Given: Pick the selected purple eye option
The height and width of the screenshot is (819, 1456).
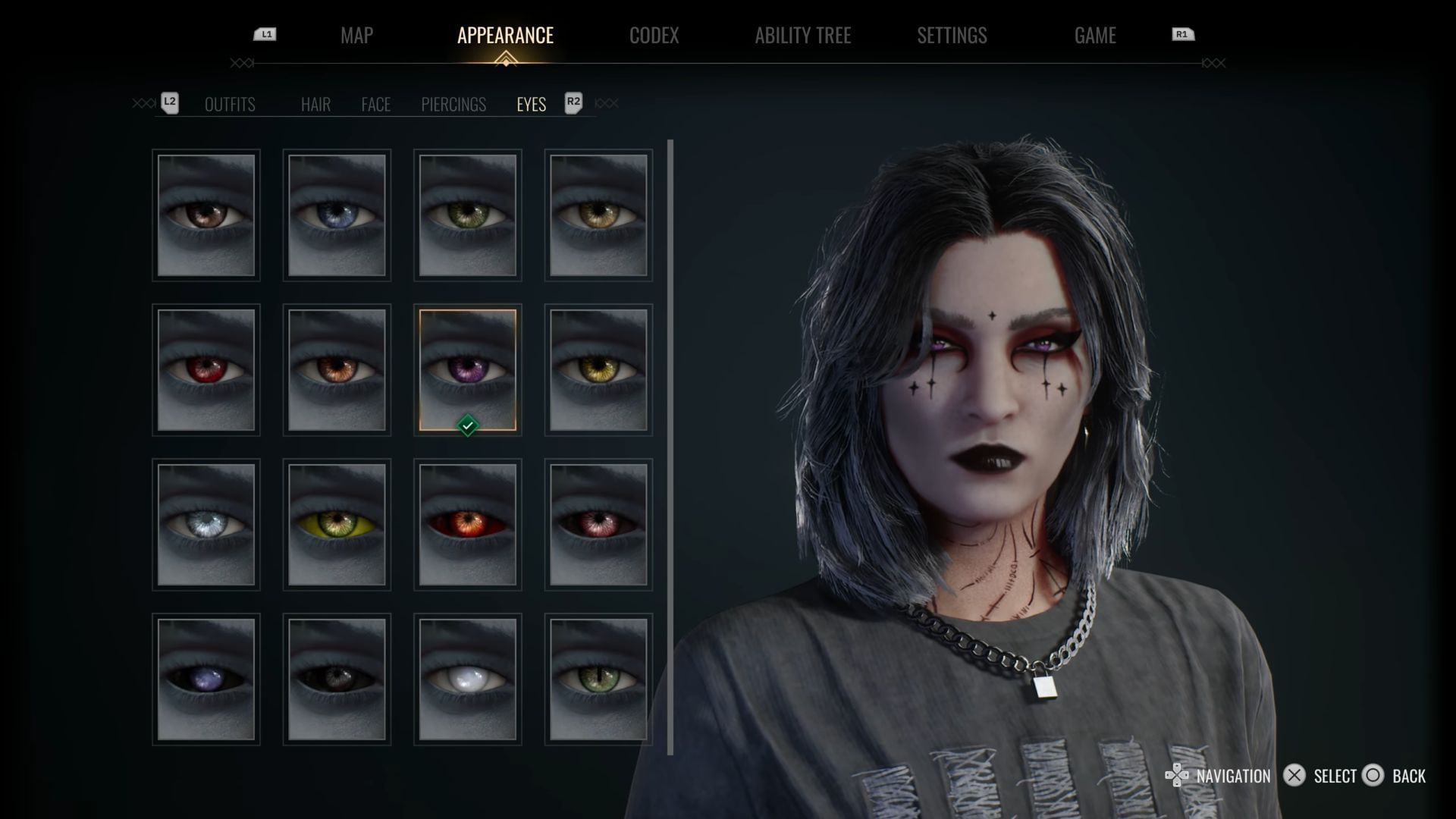Looking at the screenshot, I should [x=467, y=370].
